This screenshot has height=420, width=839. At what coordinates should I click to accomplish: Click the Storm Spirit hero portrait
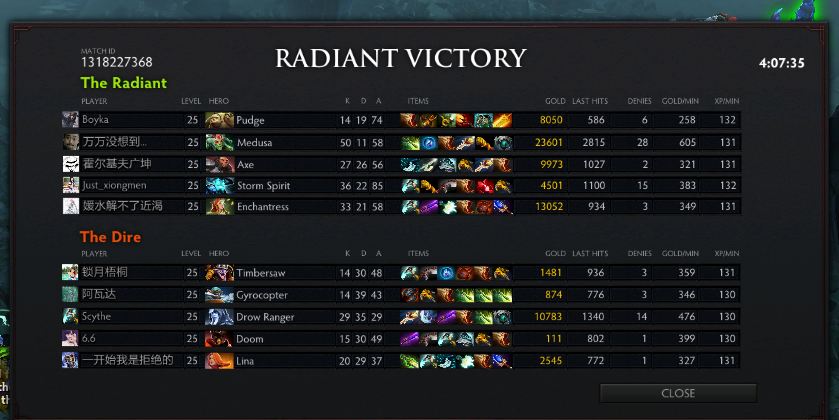click(x=219, y=185)
